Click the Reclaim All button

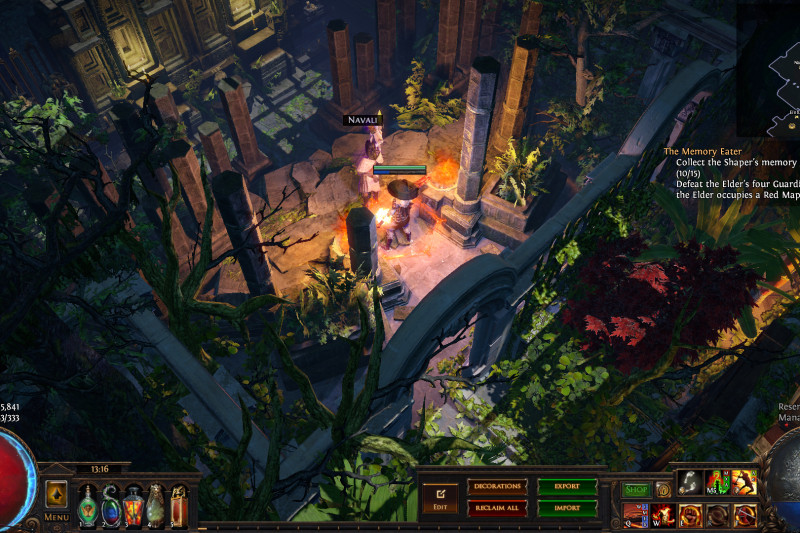pos(496,506)
